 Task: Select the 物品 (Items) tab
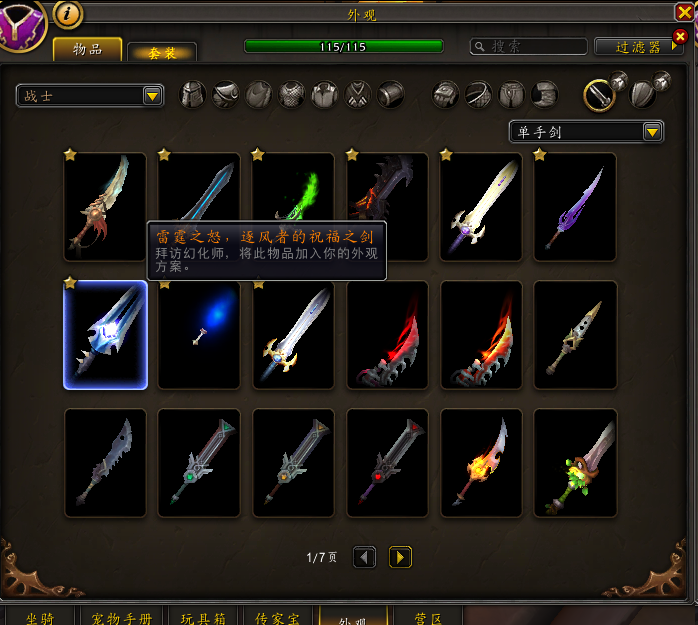pos(88,50)
